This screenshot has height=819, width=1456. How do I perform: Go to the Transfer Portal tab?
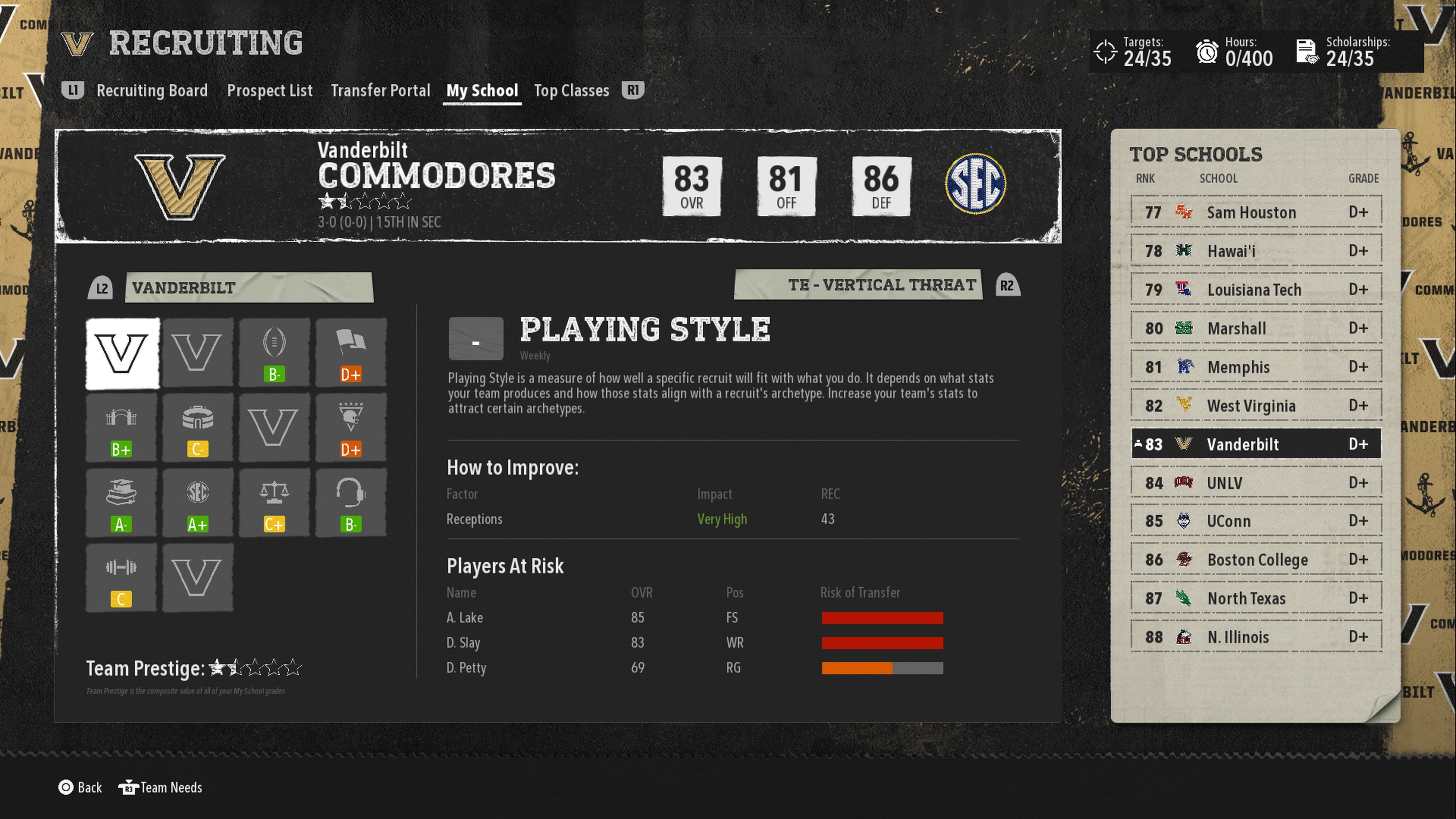click(x=380, y=91)
